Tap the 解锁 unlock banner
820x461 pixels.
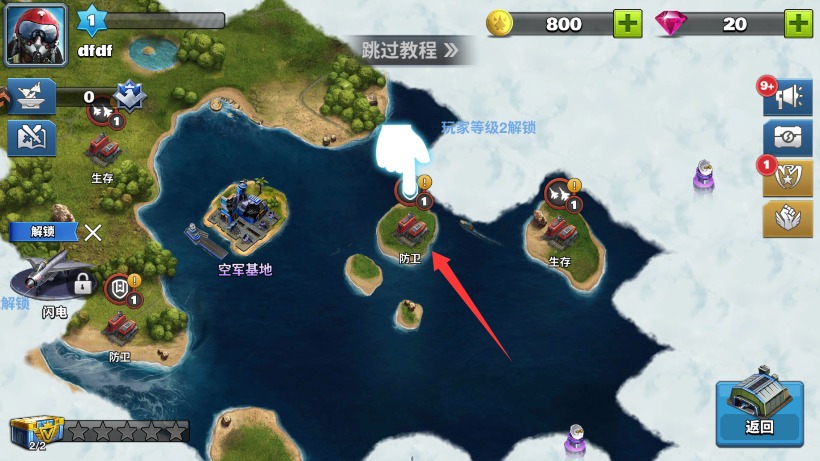(42, 231)
